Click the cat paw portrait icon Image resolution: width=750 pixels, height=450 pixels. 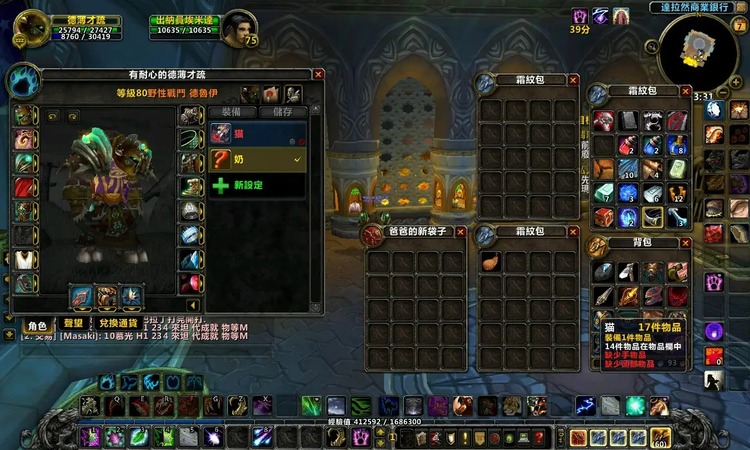coord(22,82)
